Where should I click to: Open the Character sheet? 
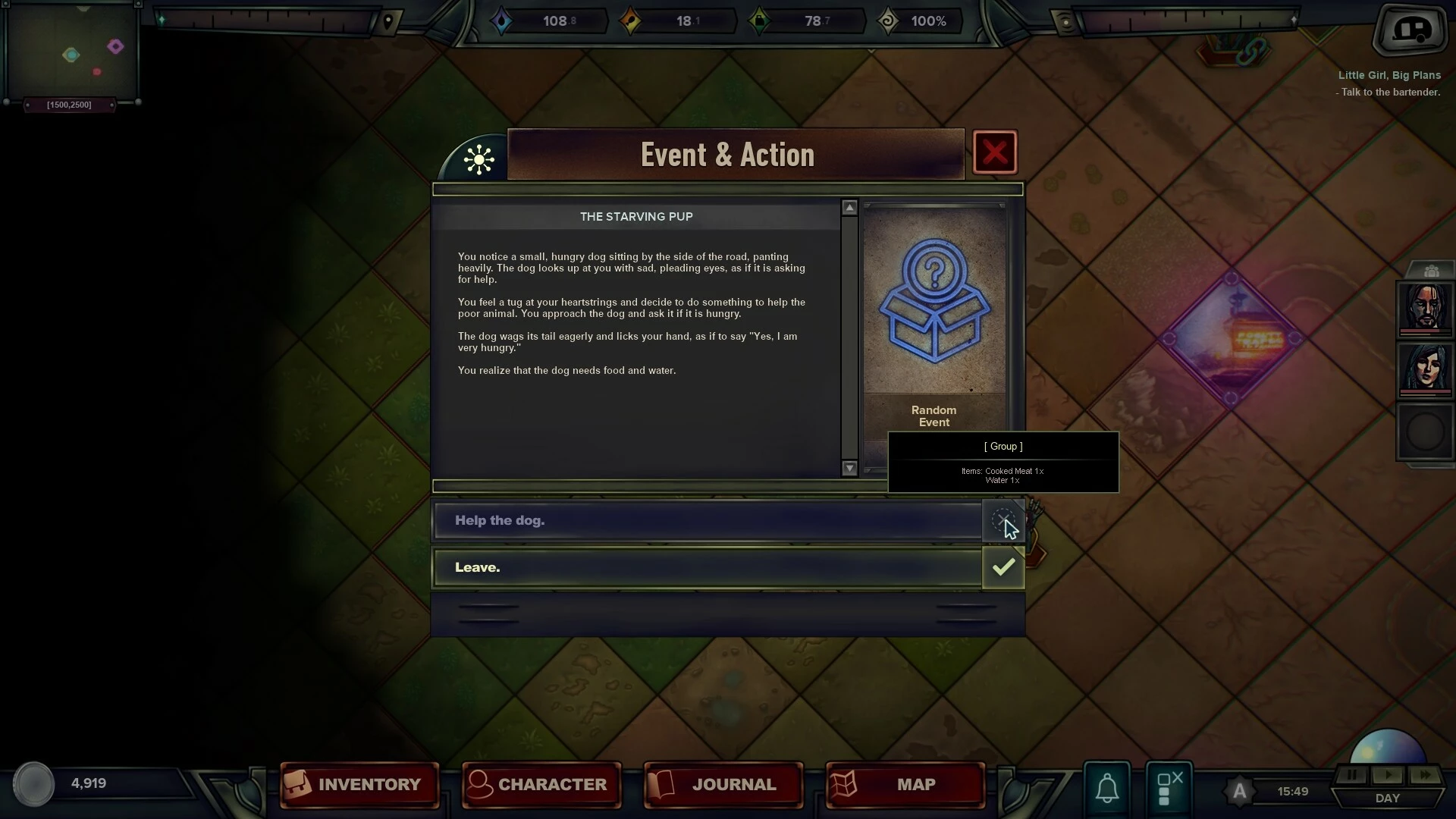(541, 785)
